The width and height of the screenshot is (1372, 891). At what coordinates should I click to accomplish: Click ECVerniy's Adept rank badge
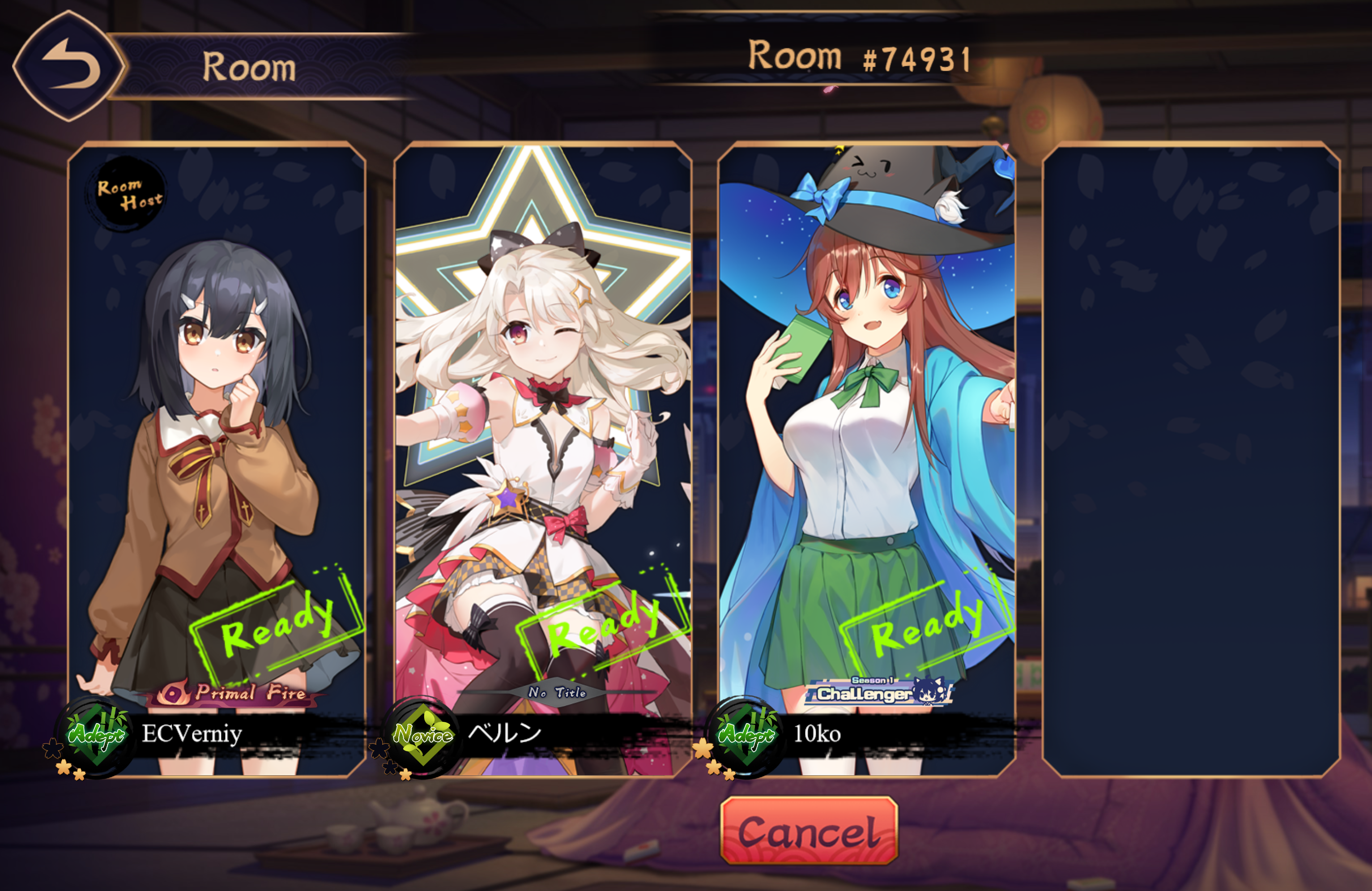[x=96, y=736]
